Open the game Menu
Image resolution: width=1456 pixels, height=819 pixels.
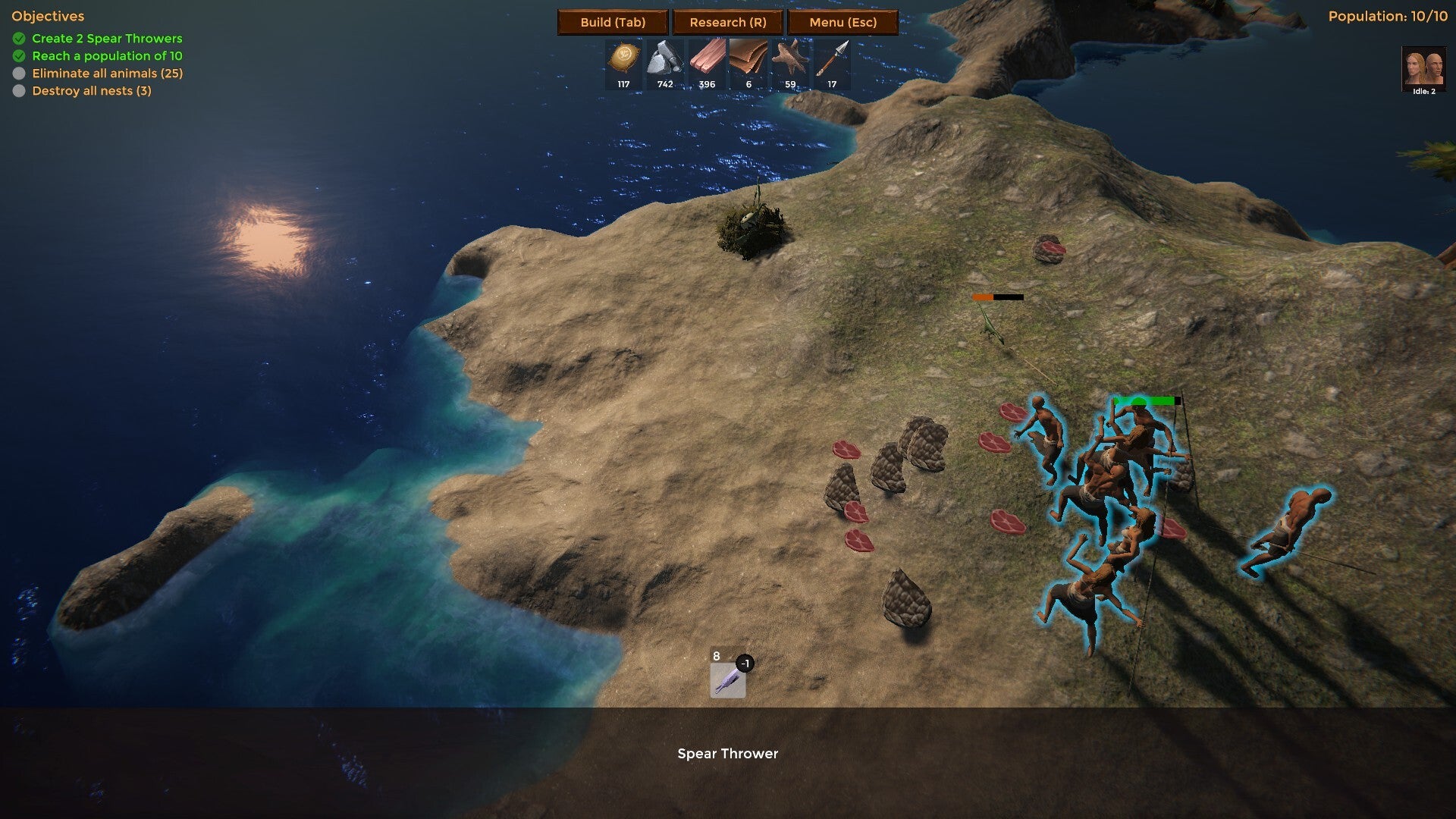[843, 22]
